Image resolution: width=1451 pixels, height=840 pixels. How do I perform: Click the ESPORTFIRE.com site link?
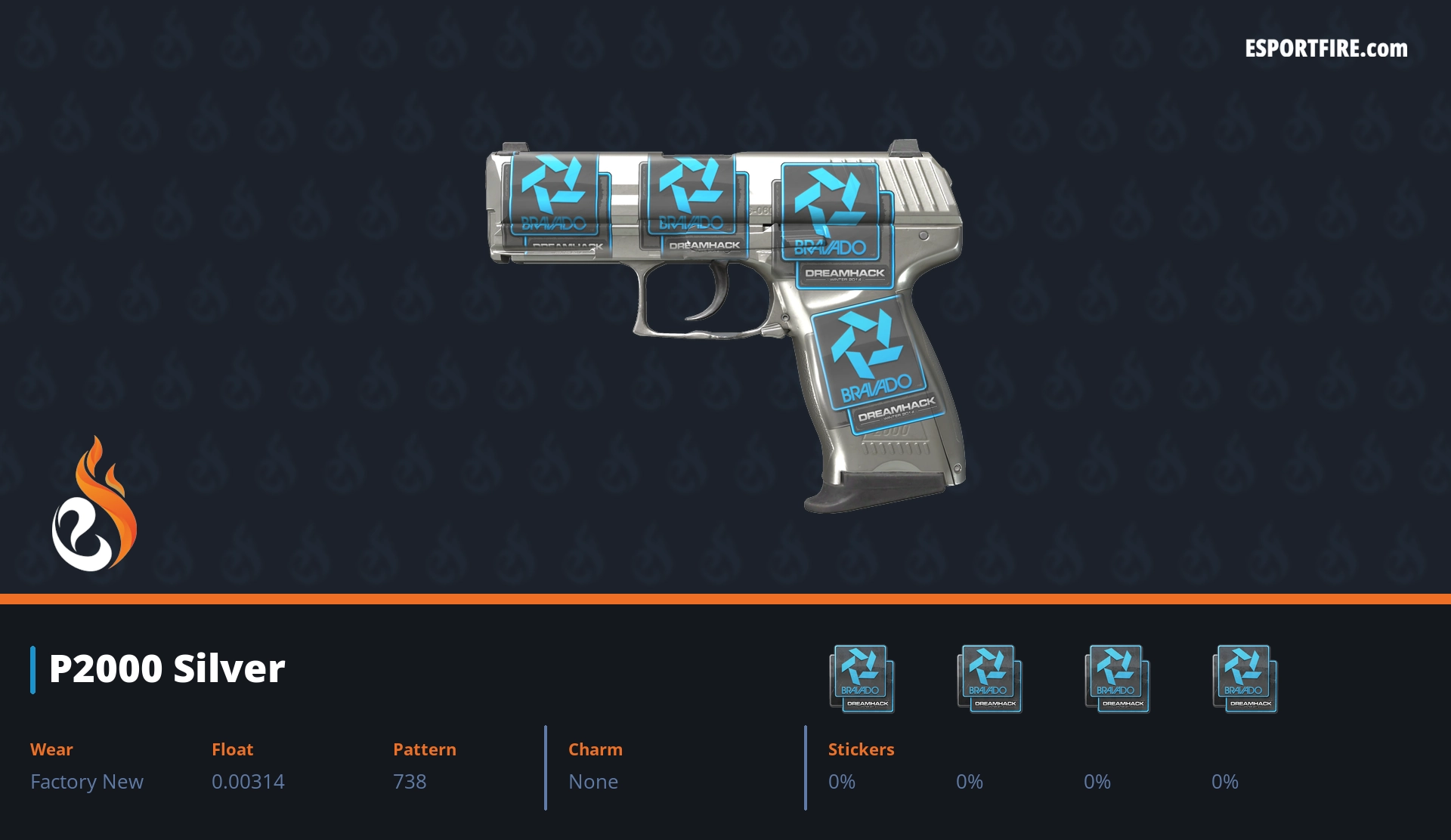(x=1326, y=49)
